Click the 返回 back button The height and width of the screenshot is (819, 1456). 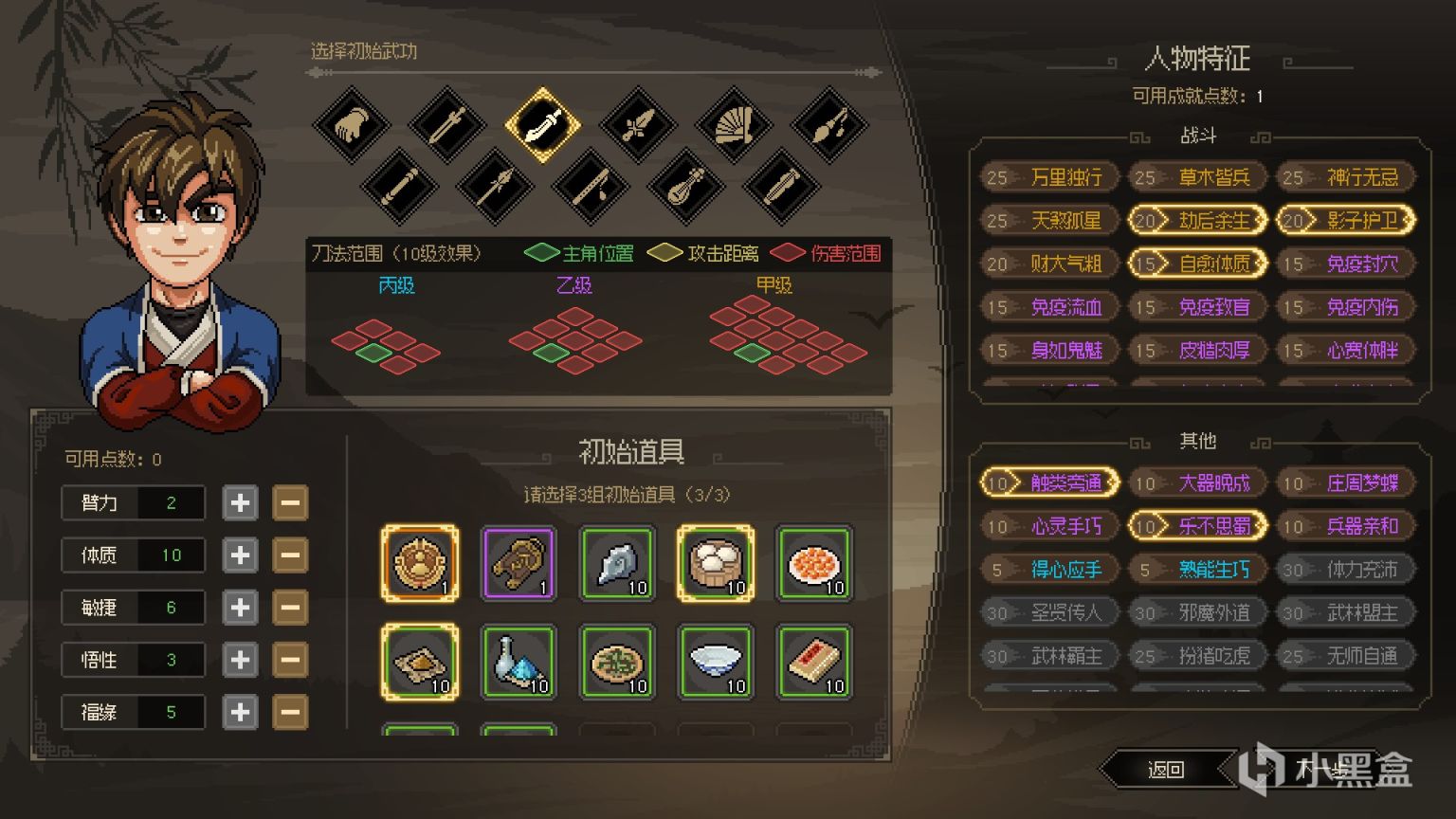pos(1168,771)
